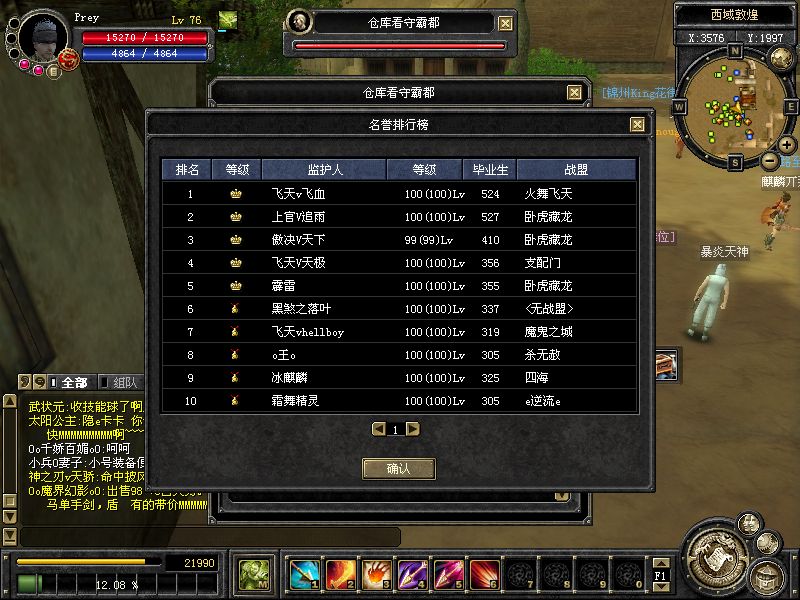Click the circular minimap
The height and width of the screenshot is (600, 800).
pyautogui.click(x=734, y=105)
